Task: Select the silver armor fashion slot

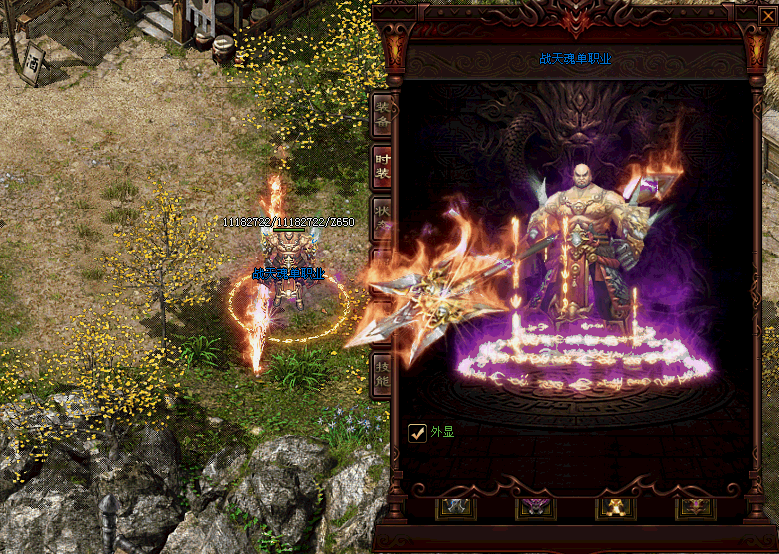Action: [x=456, y=507]
